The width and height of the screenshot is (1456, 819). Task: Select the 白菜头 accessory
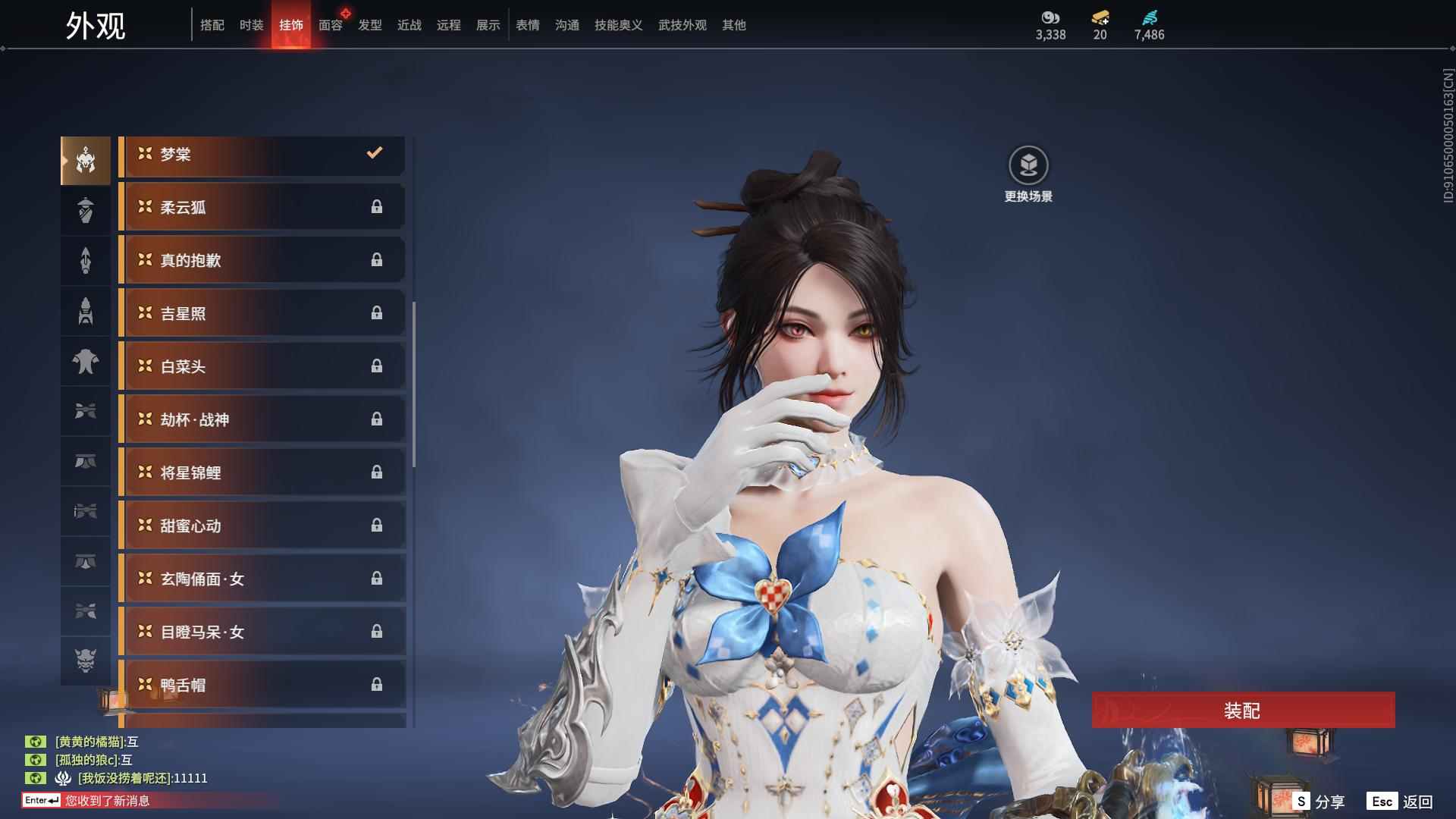click(x=262, y=367)
